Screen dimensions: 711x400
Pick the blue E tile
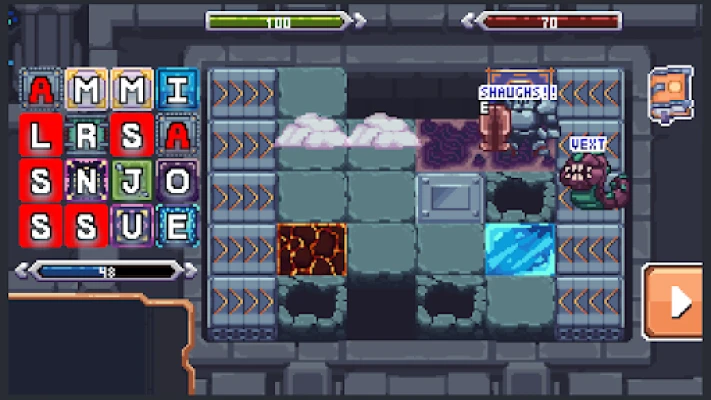point(177,226)
